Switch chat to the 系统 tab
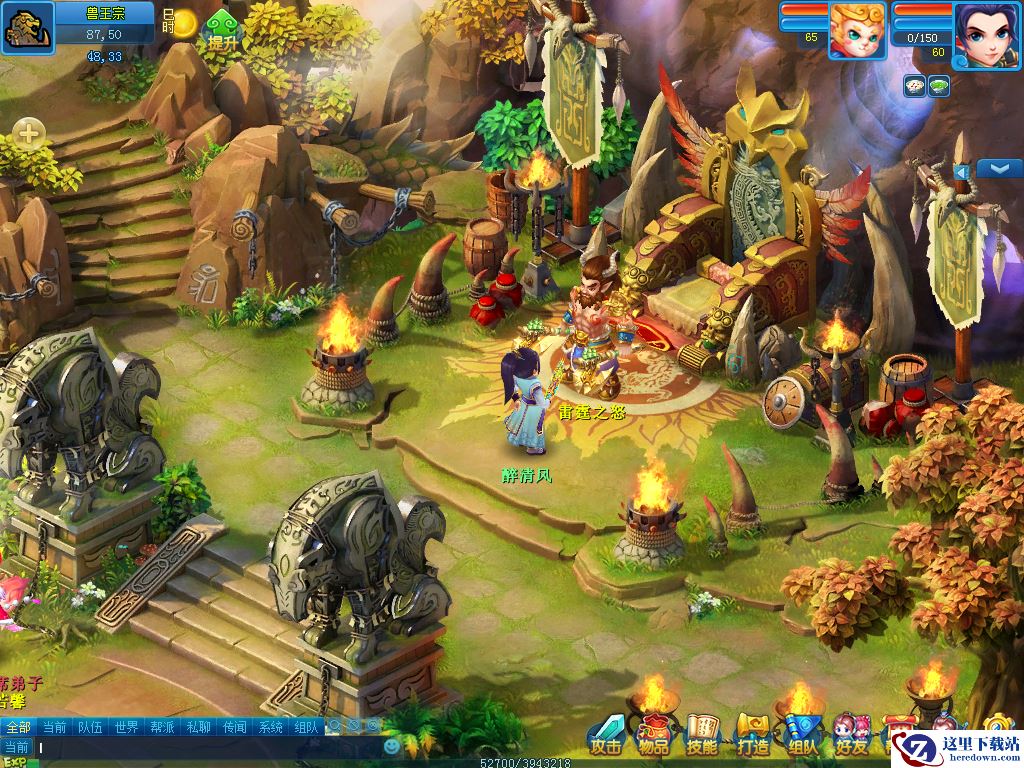 coord(270,727)
